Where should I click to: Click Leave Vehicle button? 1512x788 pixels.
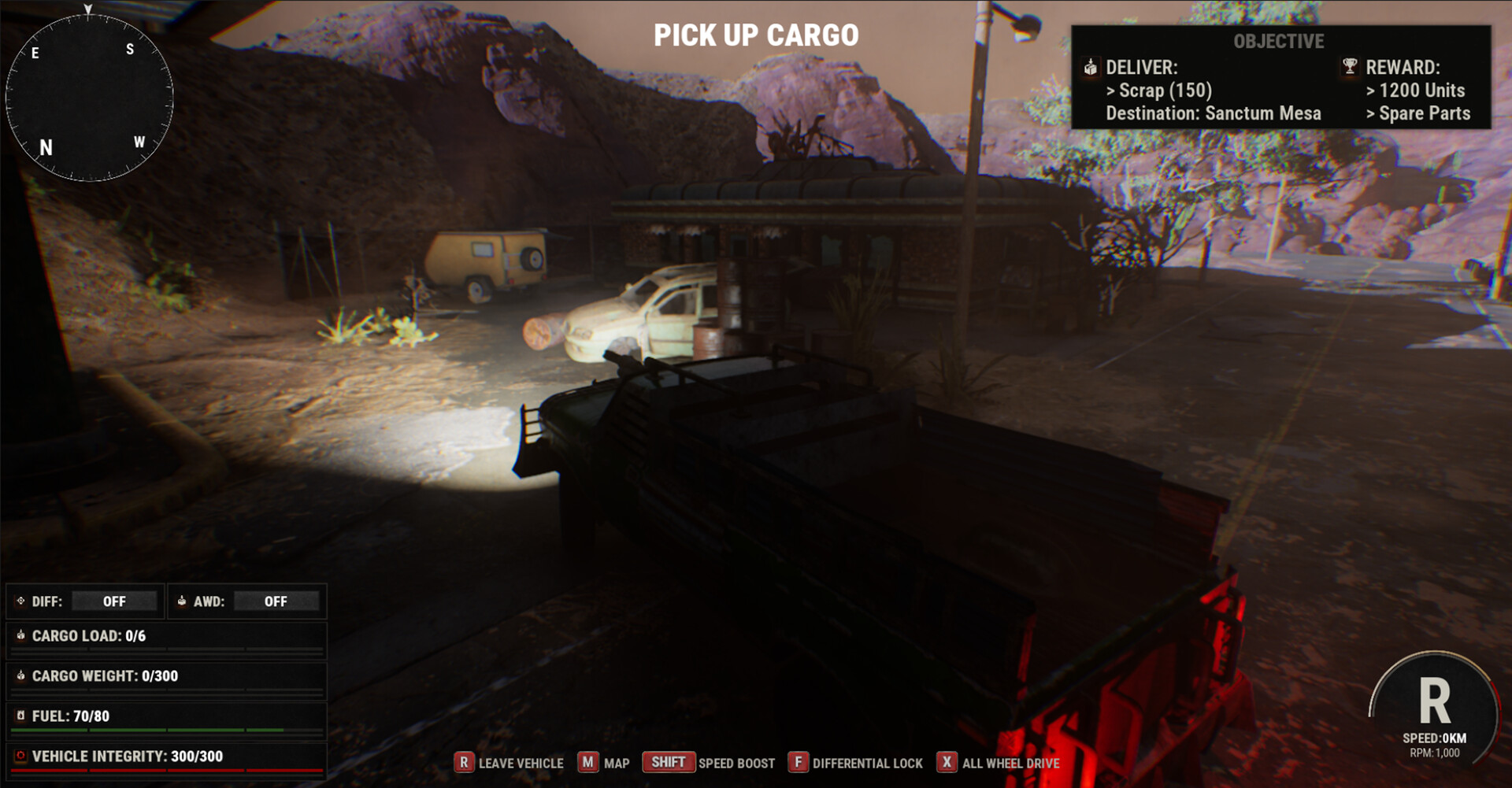click(464, 762)
